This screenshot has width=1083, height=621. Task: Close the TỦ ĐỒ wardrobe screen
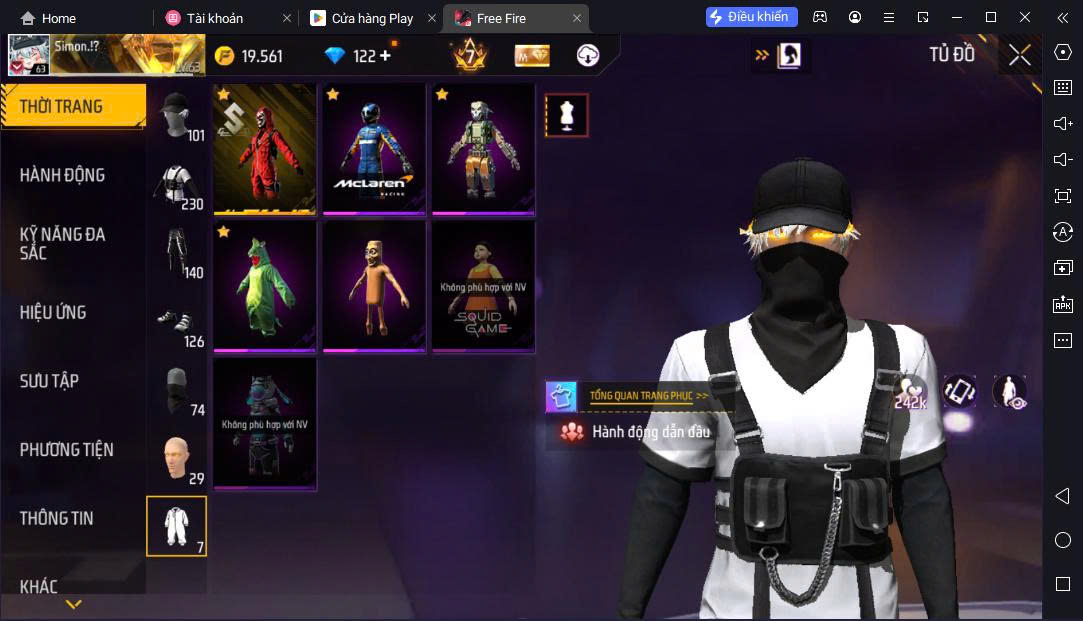(x=1019, y=55)
